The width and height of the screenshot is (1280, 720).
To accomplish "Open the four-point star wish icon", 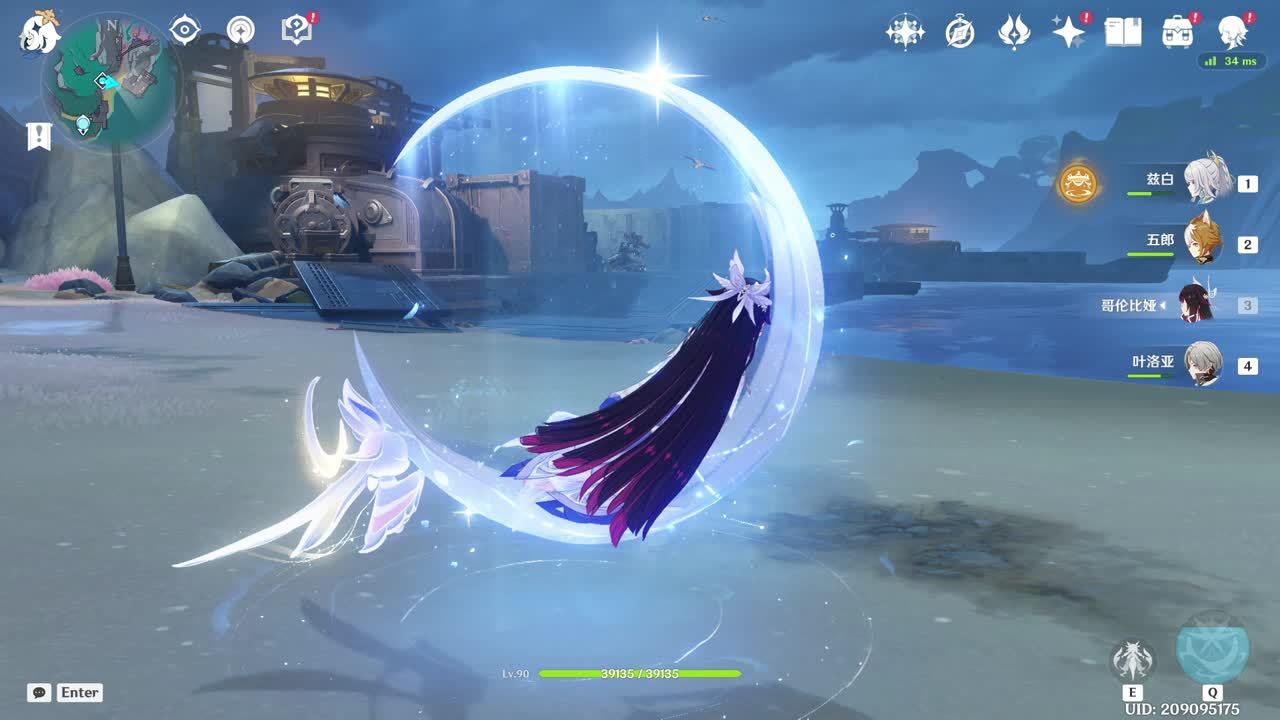I will click(x=905, y=32).
